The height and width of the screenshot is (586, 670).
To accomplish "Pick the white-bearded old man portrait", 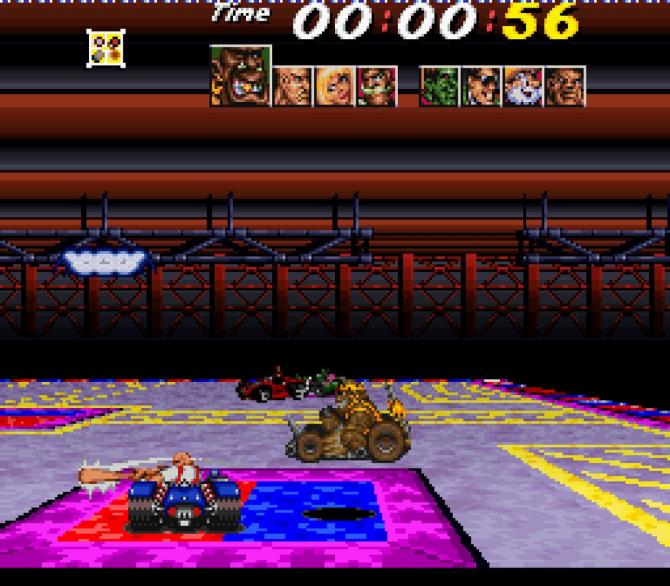I will [x=523, y=86].
